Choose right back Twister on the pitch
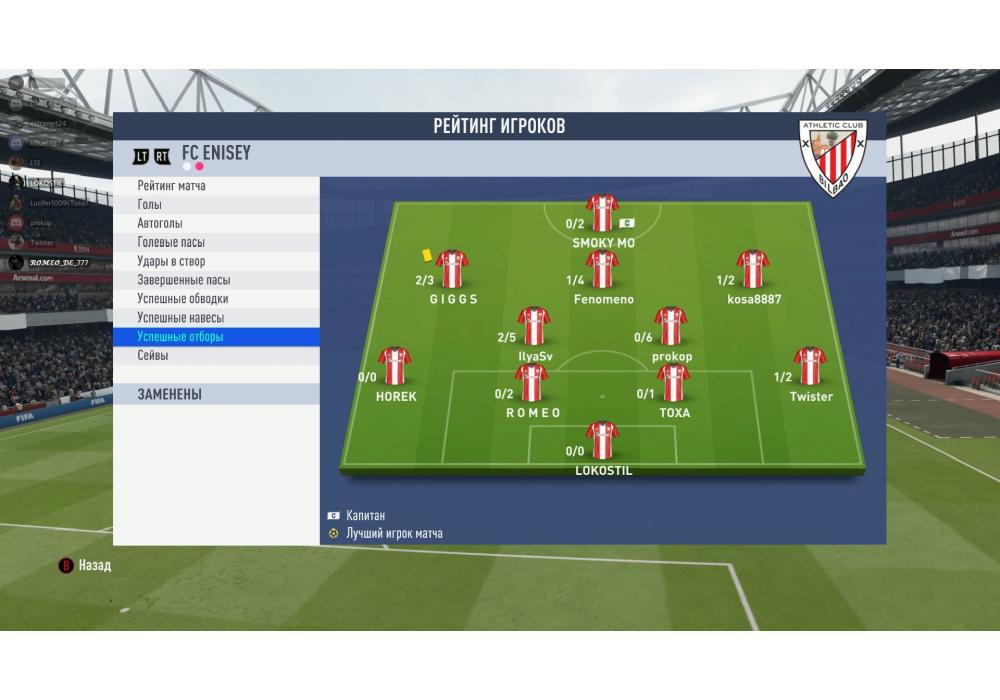Screen dimensions: 1000x700 click(x=810, y=366)
